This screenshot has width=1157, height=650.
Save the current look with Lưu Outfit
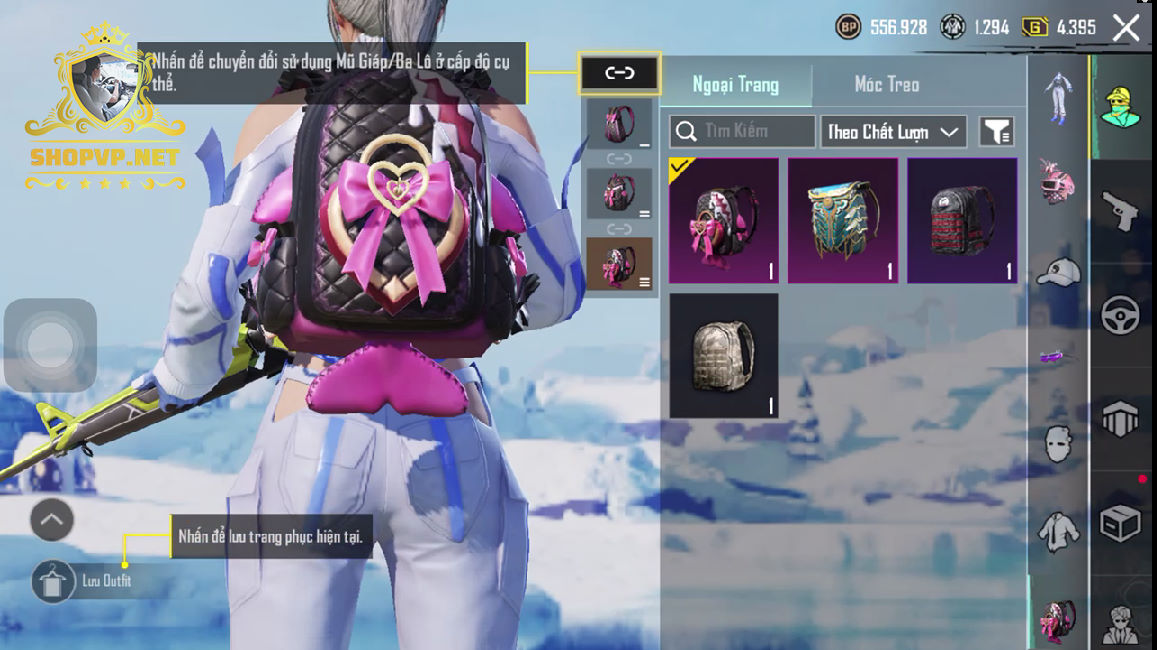coord(53,581)
